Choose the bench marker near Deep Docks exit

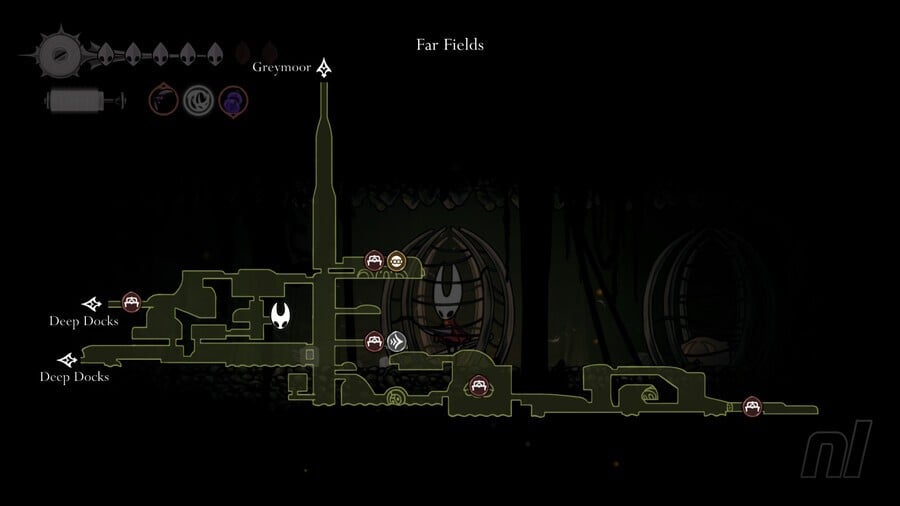coord(130,302)
